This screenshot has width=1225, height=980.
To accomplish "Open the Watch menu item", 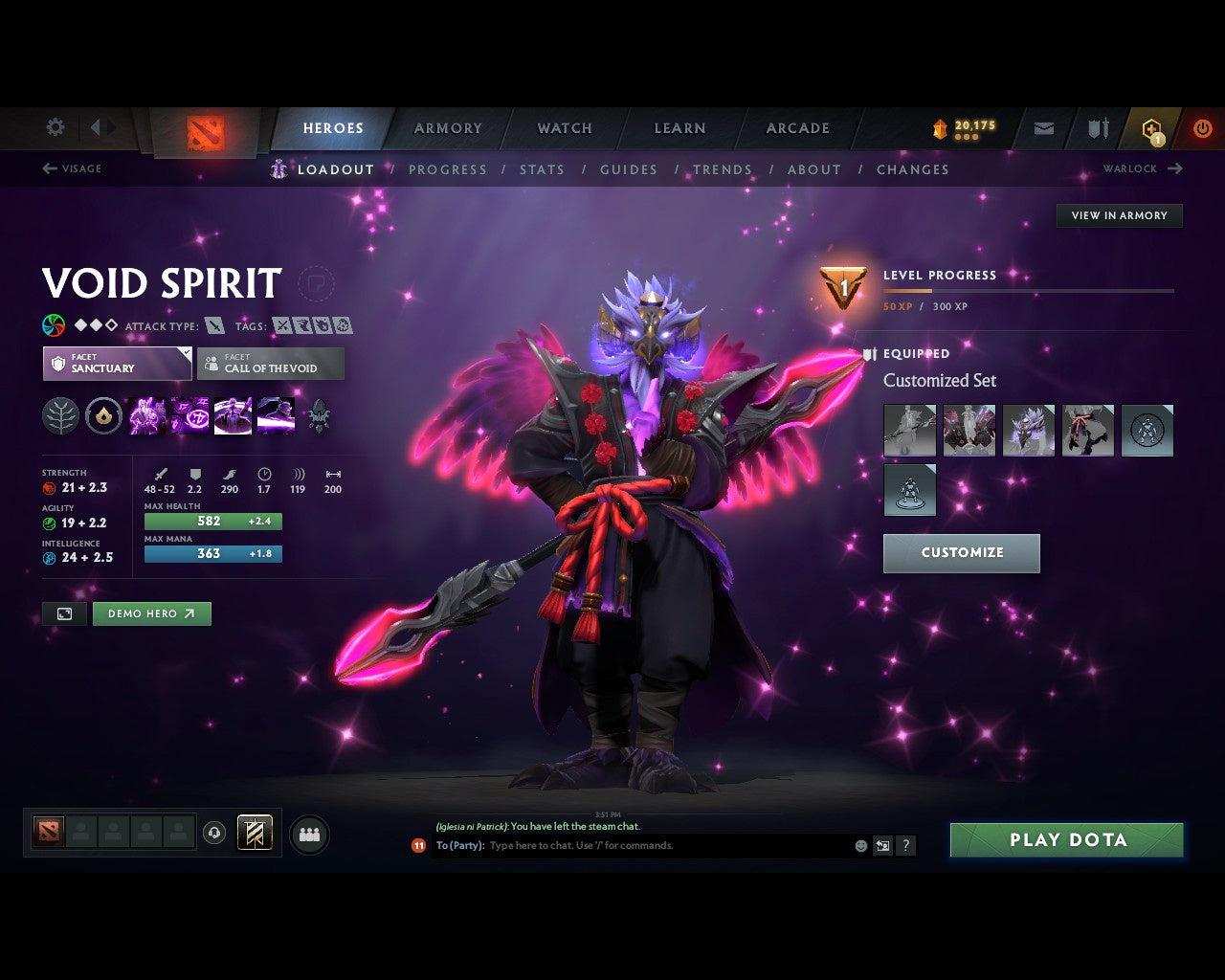I will tap(564, 127).
